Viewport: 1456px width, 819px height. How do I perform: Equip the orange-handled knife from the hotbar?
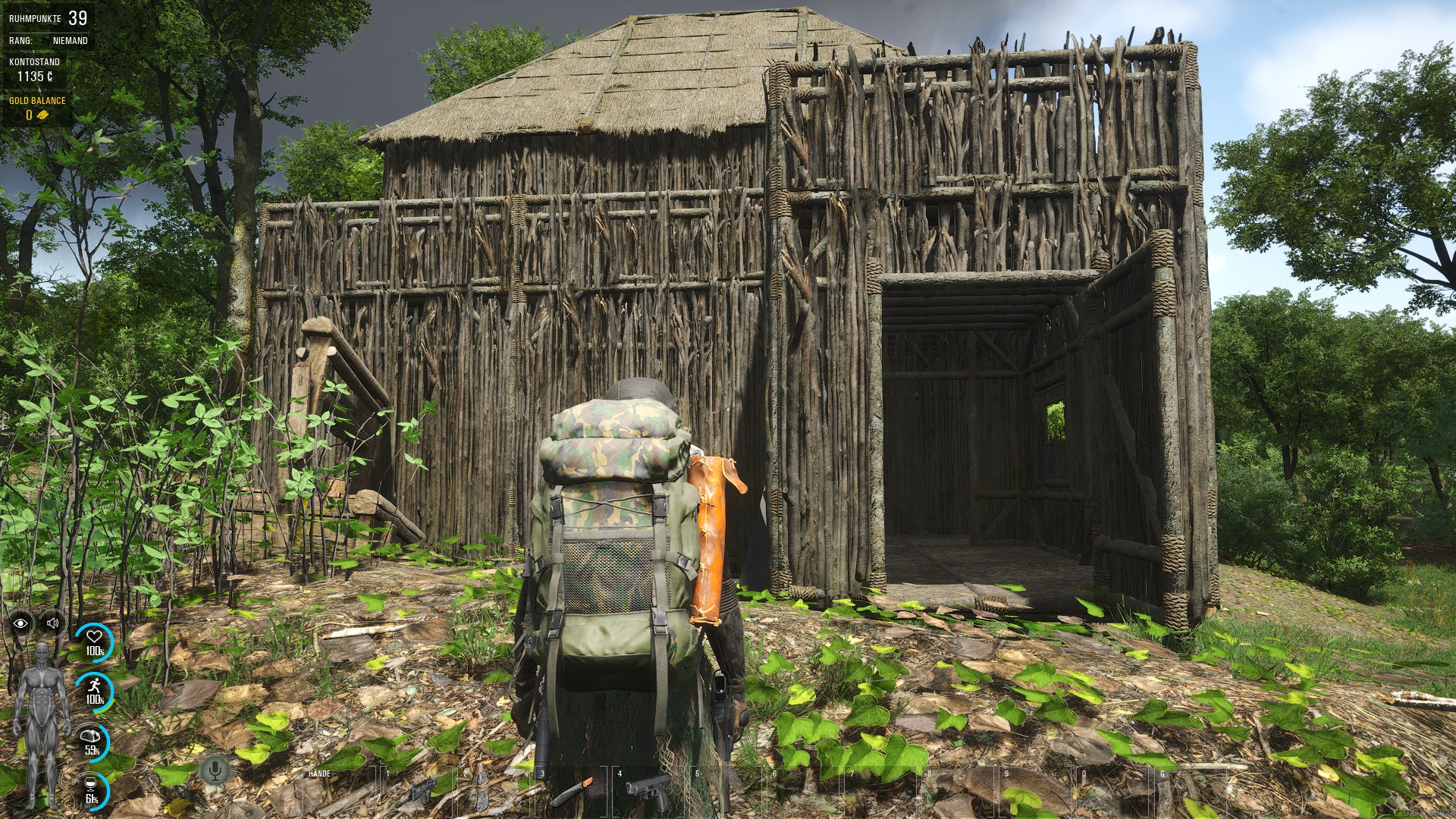tap(570, 792)
